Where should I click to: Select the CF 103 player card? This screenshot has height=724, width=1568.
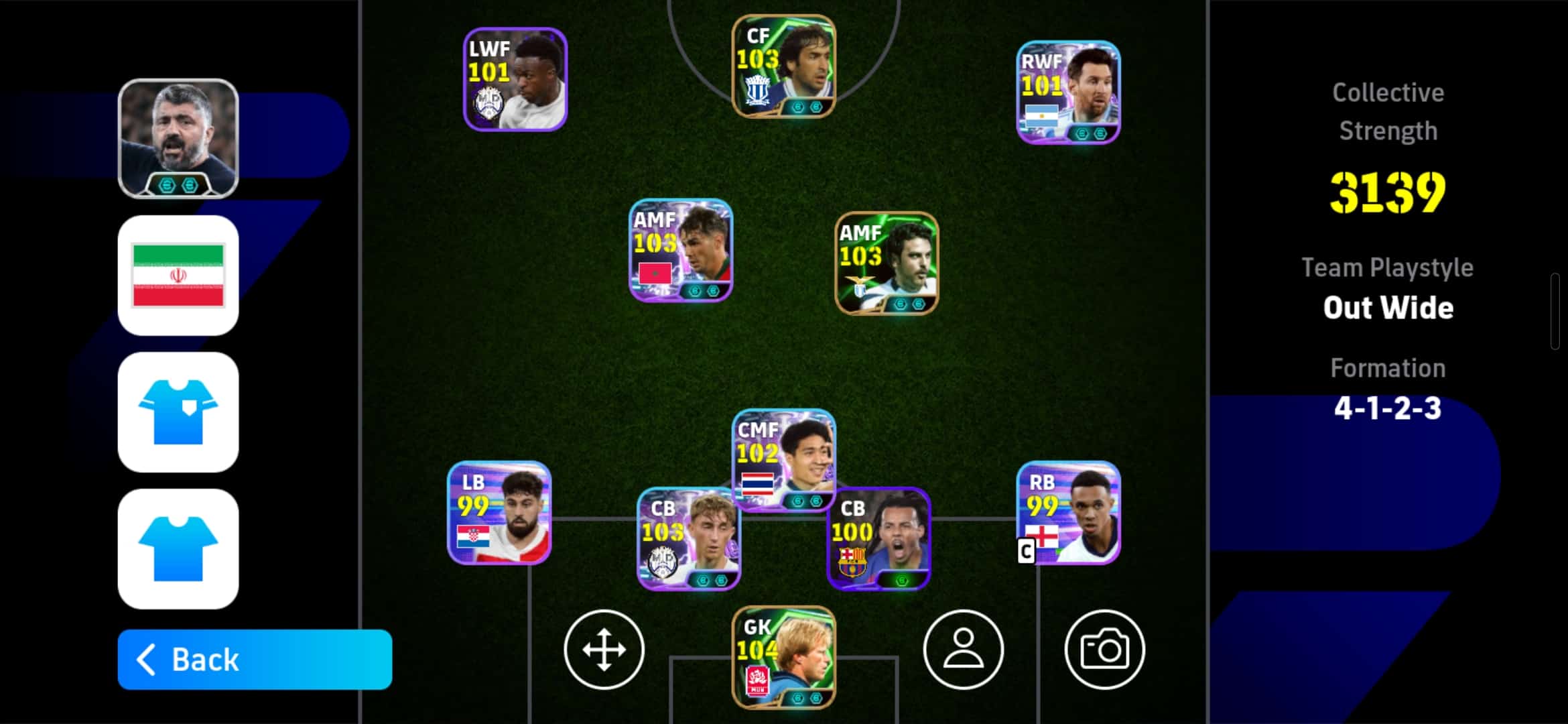783,66
